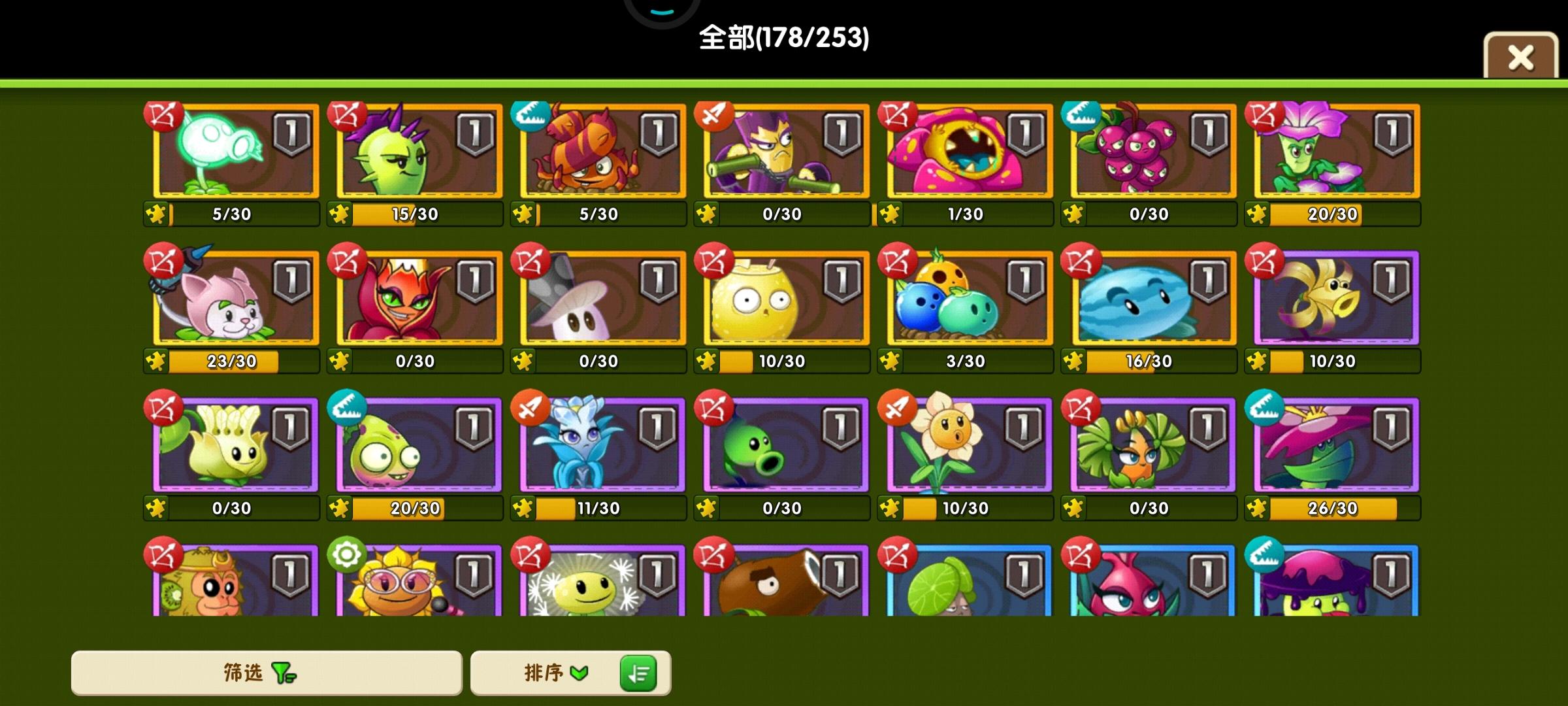Click the 26/30 progress bar
The height and width of the screenshot is (706, 1568).
point(1333,507)
